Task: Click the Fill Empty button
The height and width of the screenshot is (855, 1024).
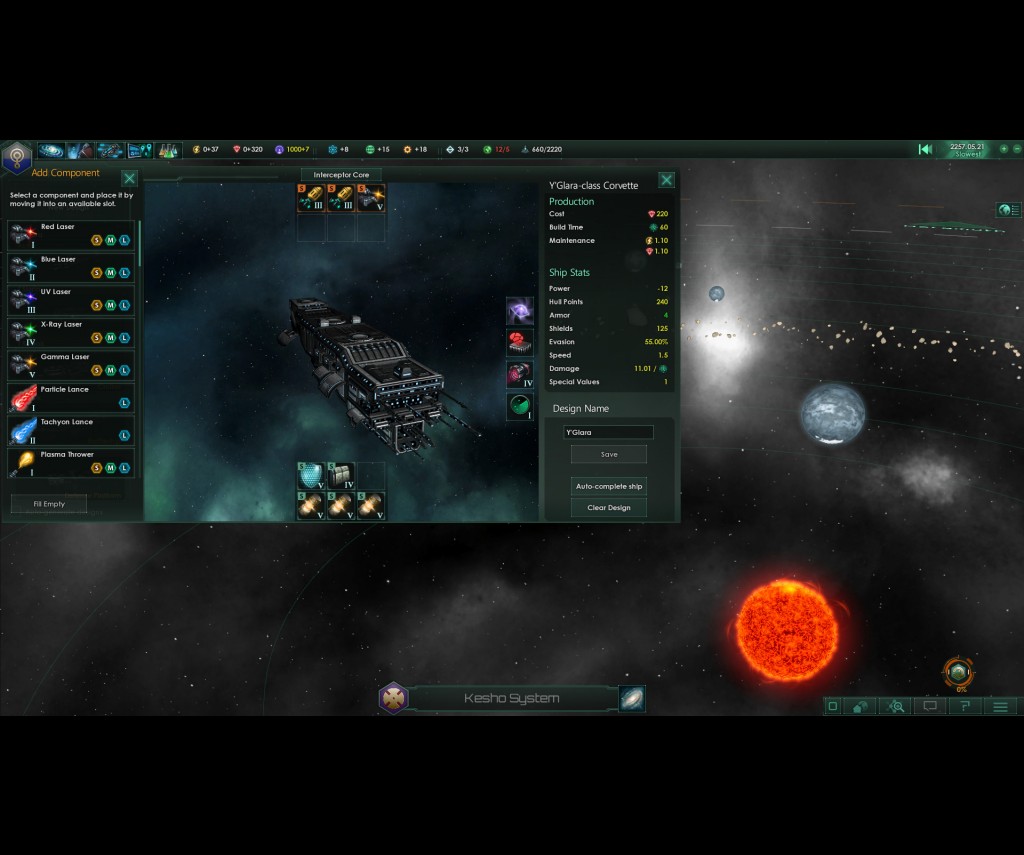Action: (48, 504)
